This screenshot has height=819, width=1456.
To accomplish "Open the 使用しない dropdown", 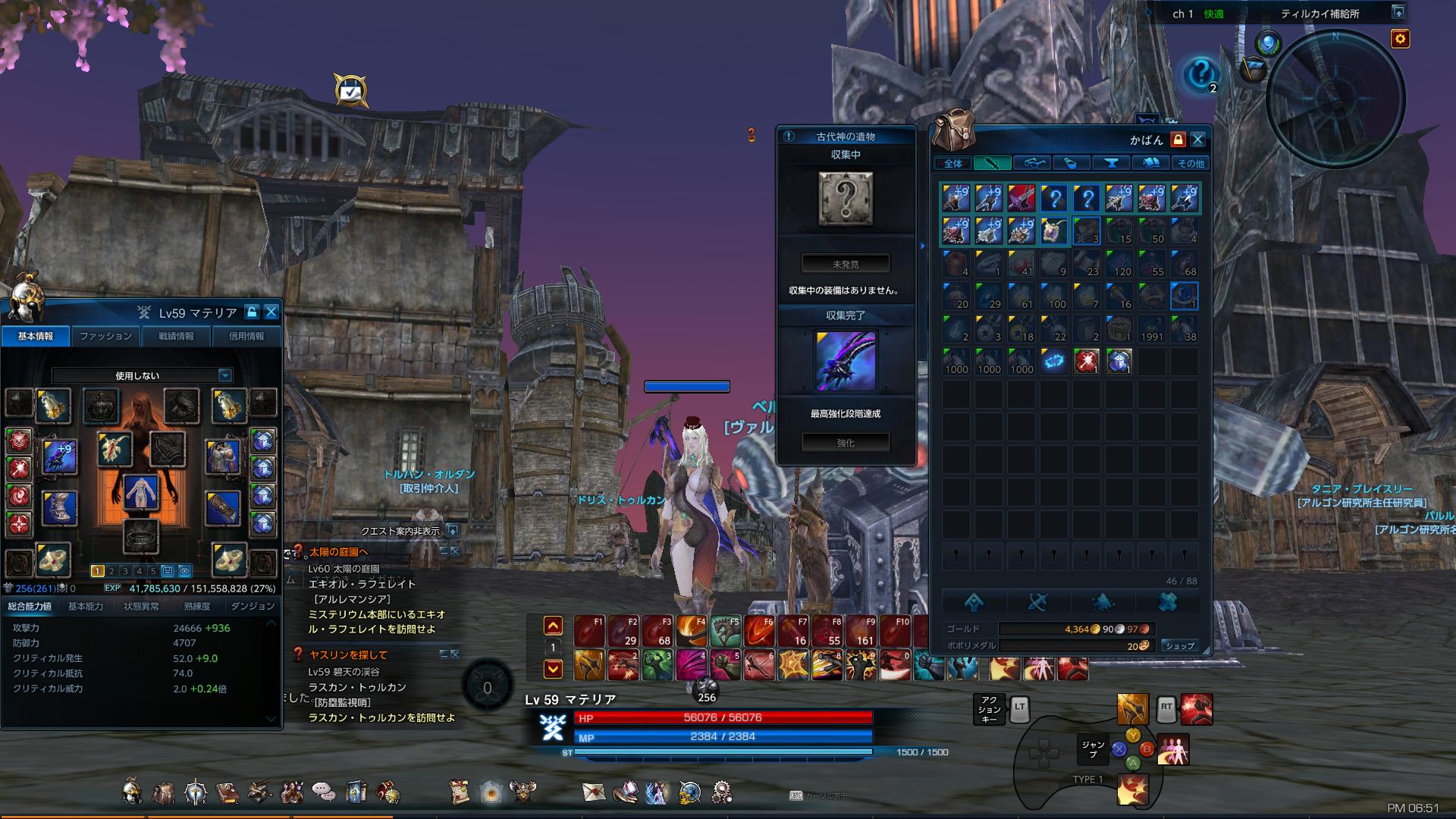I will click(224, 375).
